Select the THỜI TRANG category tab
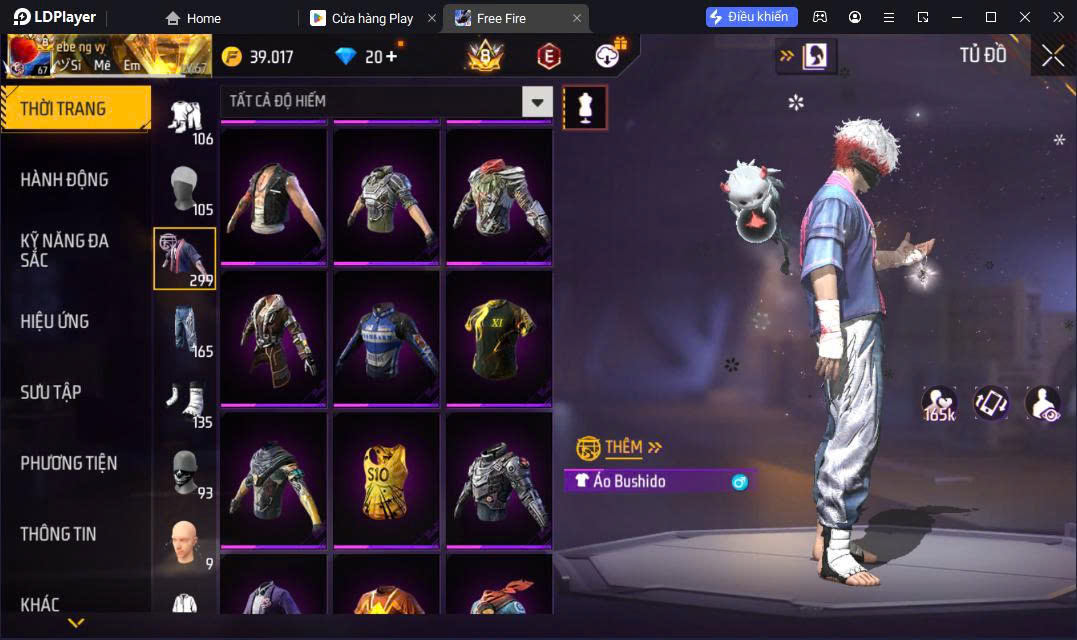Screen dimensions: 1077x640 click(75, 109)
